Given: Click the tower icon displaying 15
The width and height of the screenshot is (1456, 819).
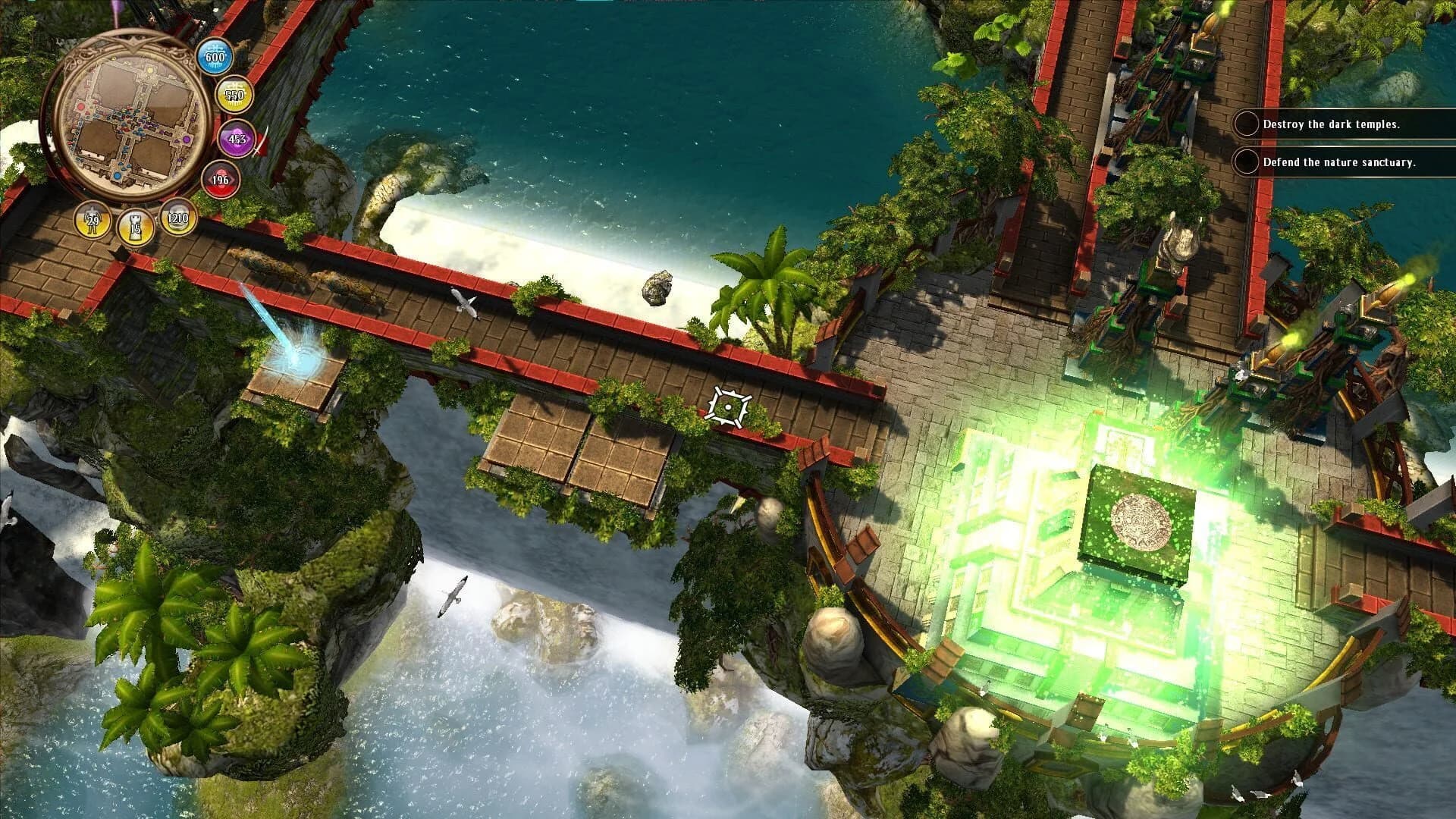Looking at the screenshot, I should 135,224.
